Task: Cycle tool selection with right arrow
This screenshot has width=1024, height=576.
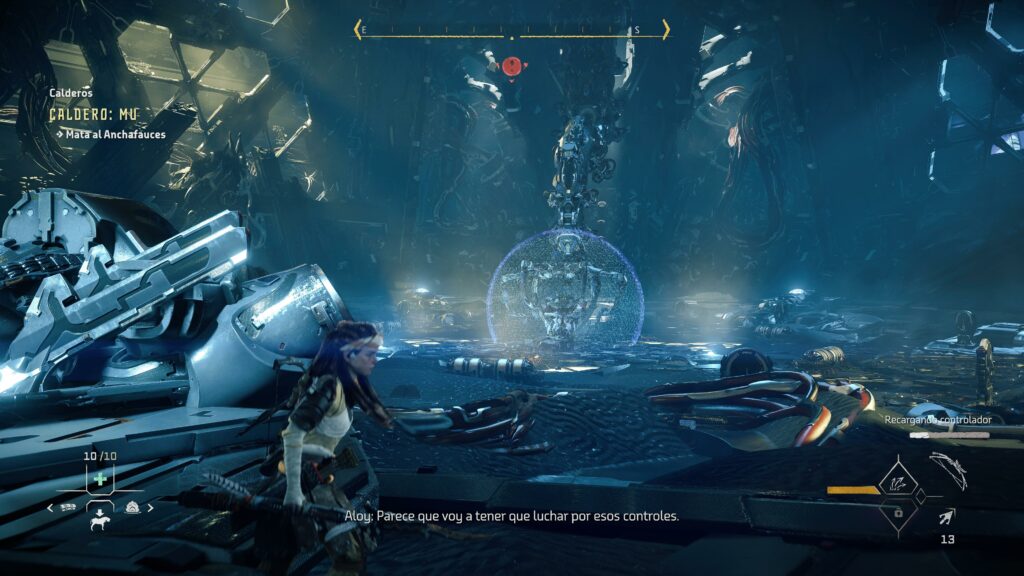Action: [151, 508]
